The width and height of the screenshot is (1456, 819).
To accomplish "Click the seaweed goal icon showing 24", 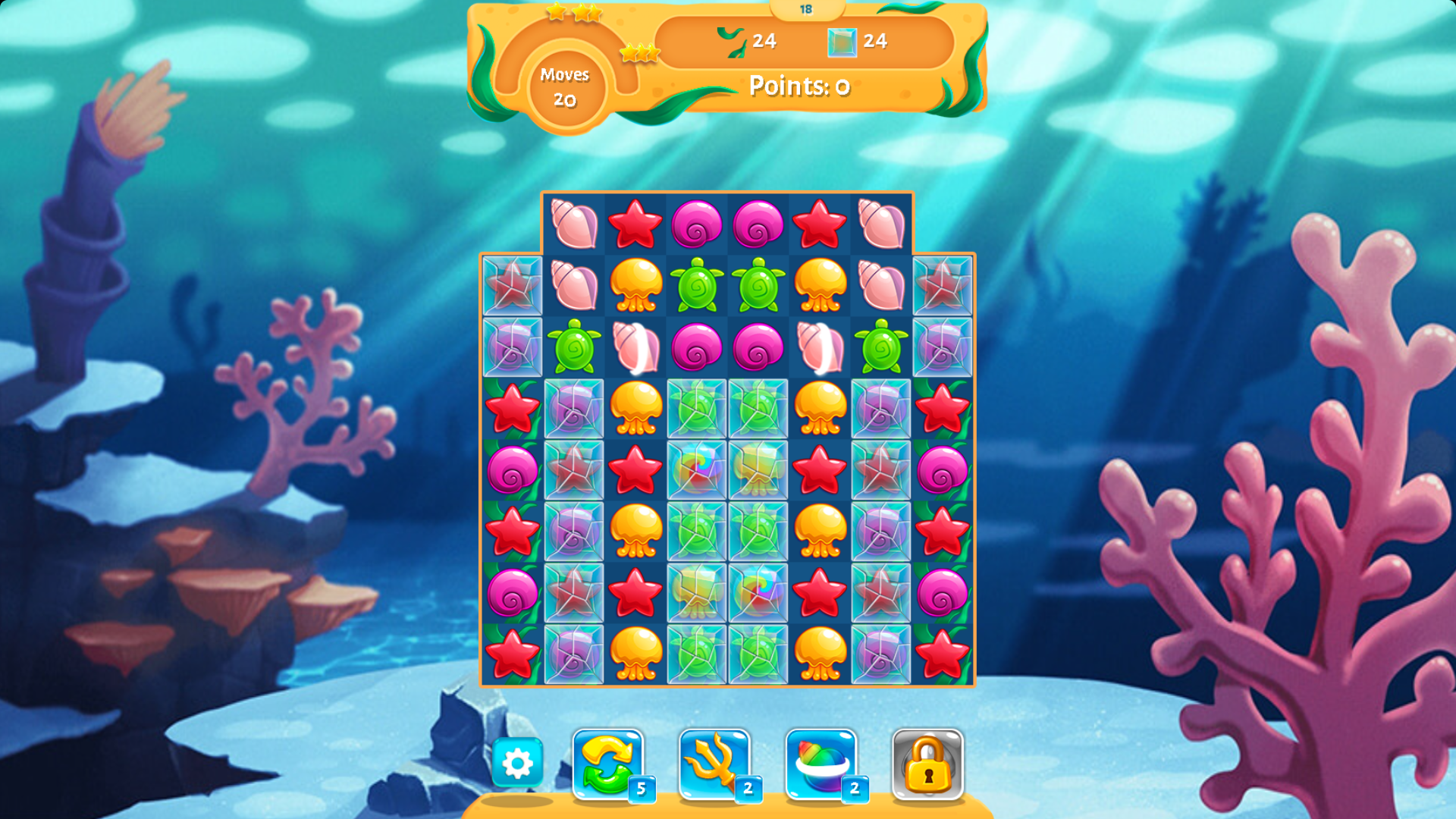I will click(x=730, y=42).
